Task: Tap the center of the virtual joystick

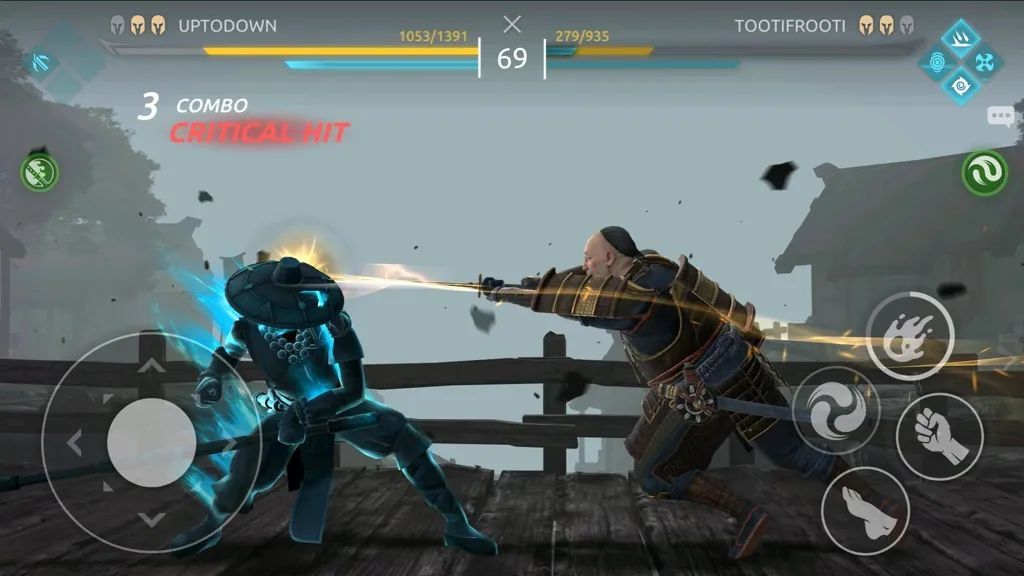Action: point(151,442)
